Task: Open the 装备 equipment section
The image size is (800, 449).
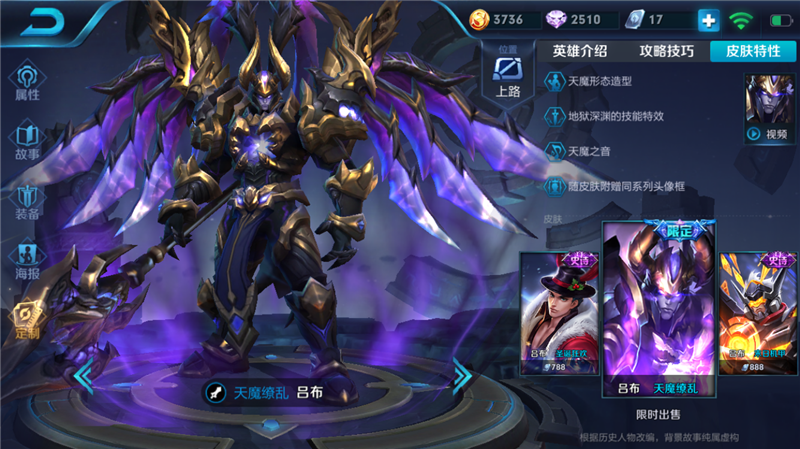Action: [27, 200]
